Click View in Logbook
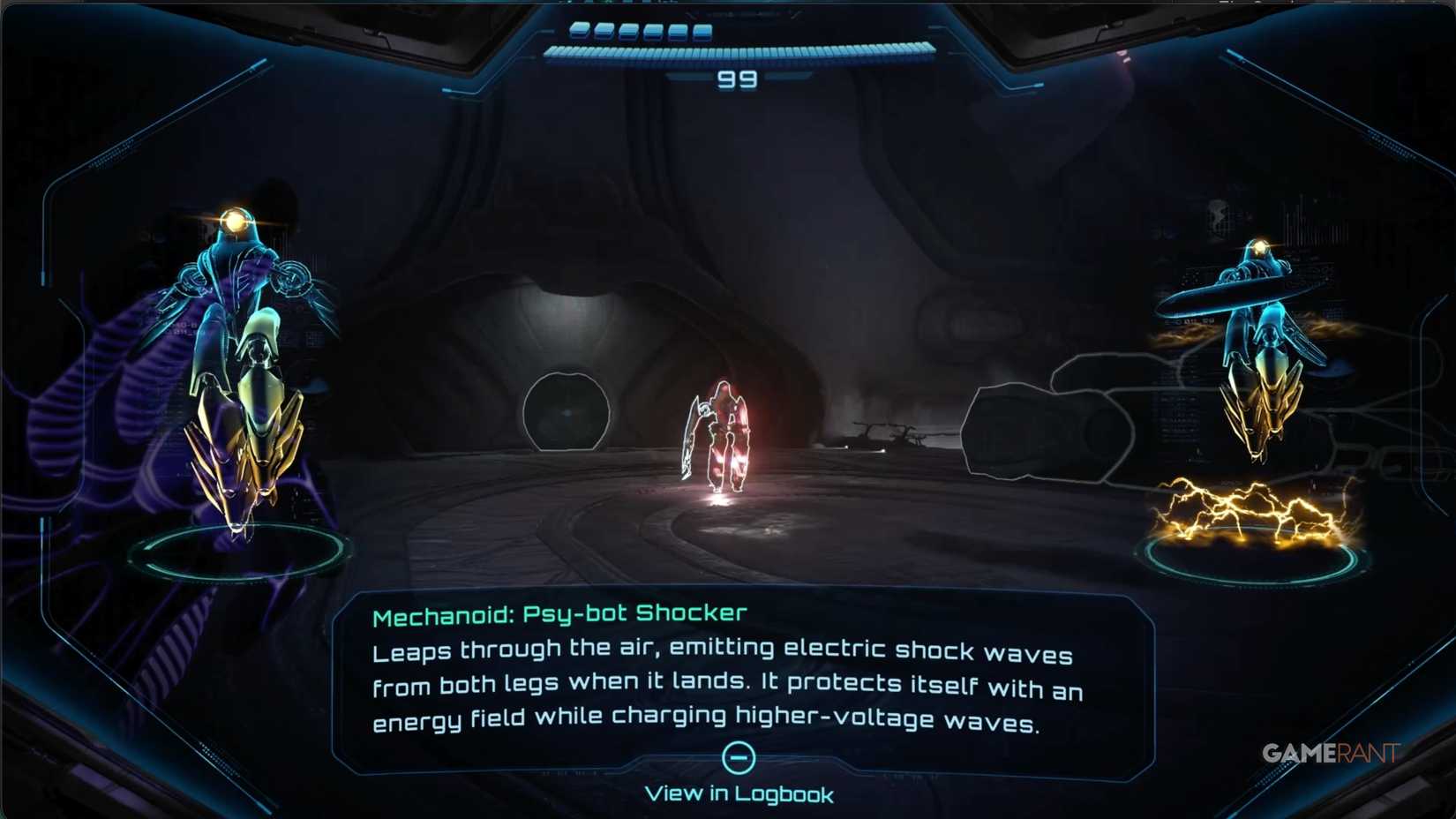Image resolution: width=1456 pixels, height=819 pixels. (738, 793)
